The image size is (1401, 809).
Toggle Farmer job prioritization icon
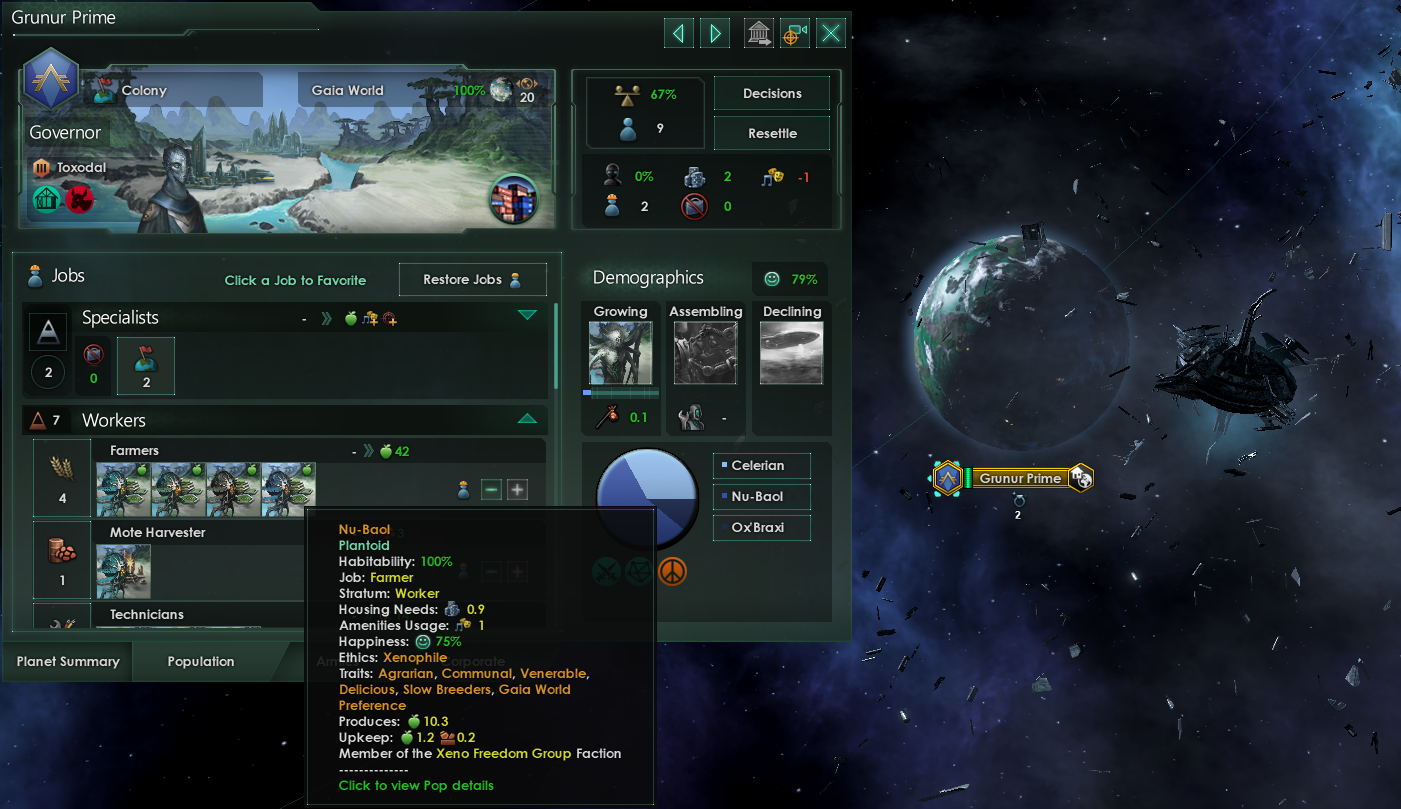pos(462,489)
